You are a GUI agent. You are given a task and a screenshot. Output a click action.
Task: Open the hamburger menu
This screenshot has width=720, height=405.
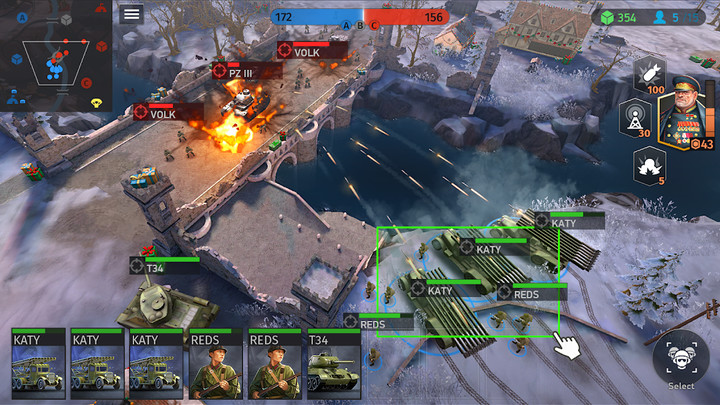pos(131,14)
